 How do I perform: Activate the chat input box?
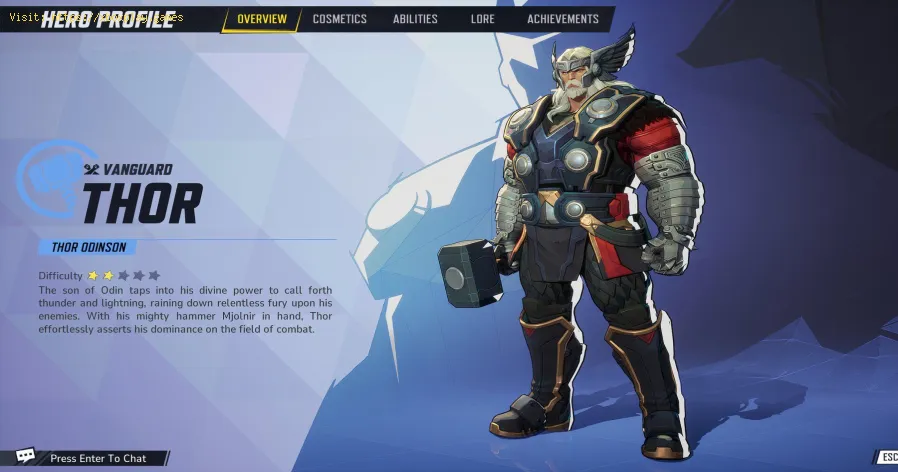(x=99, y=458)
